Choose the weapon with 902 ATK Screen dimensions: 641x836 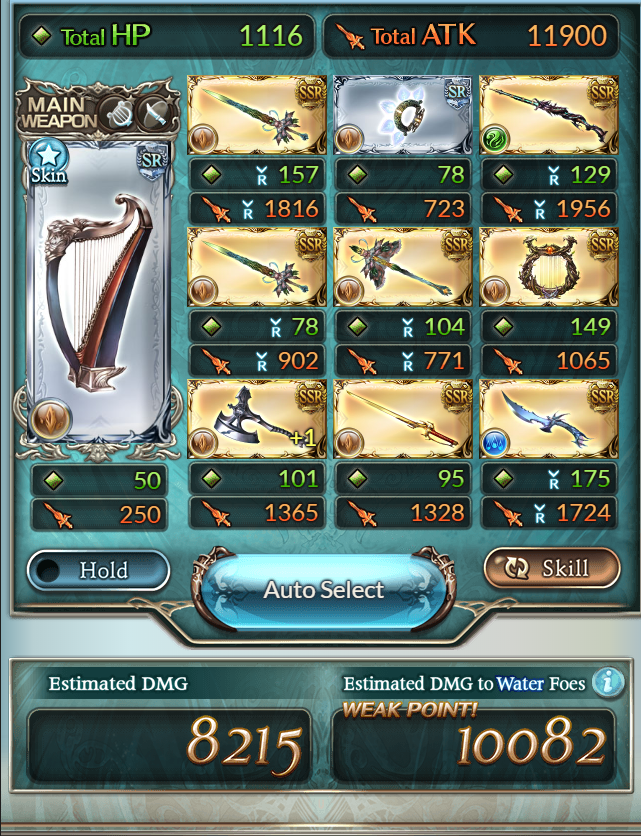pos(257,267)
